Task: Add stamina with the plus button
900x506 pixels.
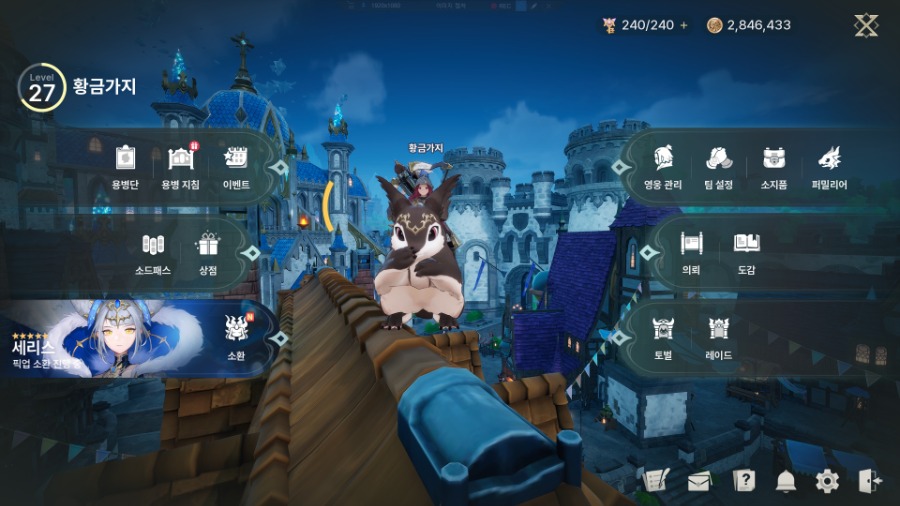Action: [x=684, y=25]
